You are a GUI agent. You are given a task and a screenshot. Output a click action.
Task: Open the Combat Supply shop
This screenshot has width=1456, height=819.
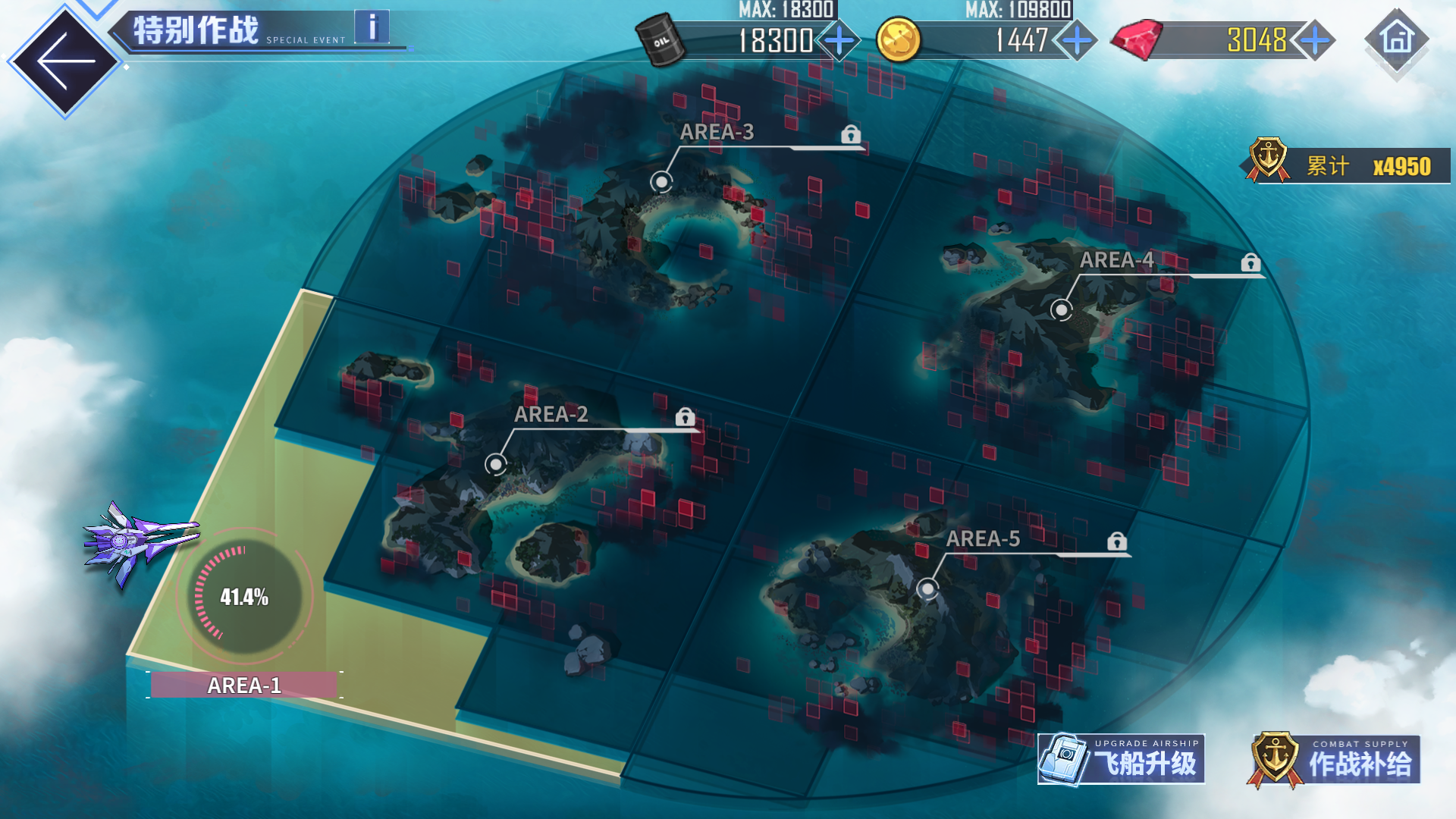point(1335,760)
